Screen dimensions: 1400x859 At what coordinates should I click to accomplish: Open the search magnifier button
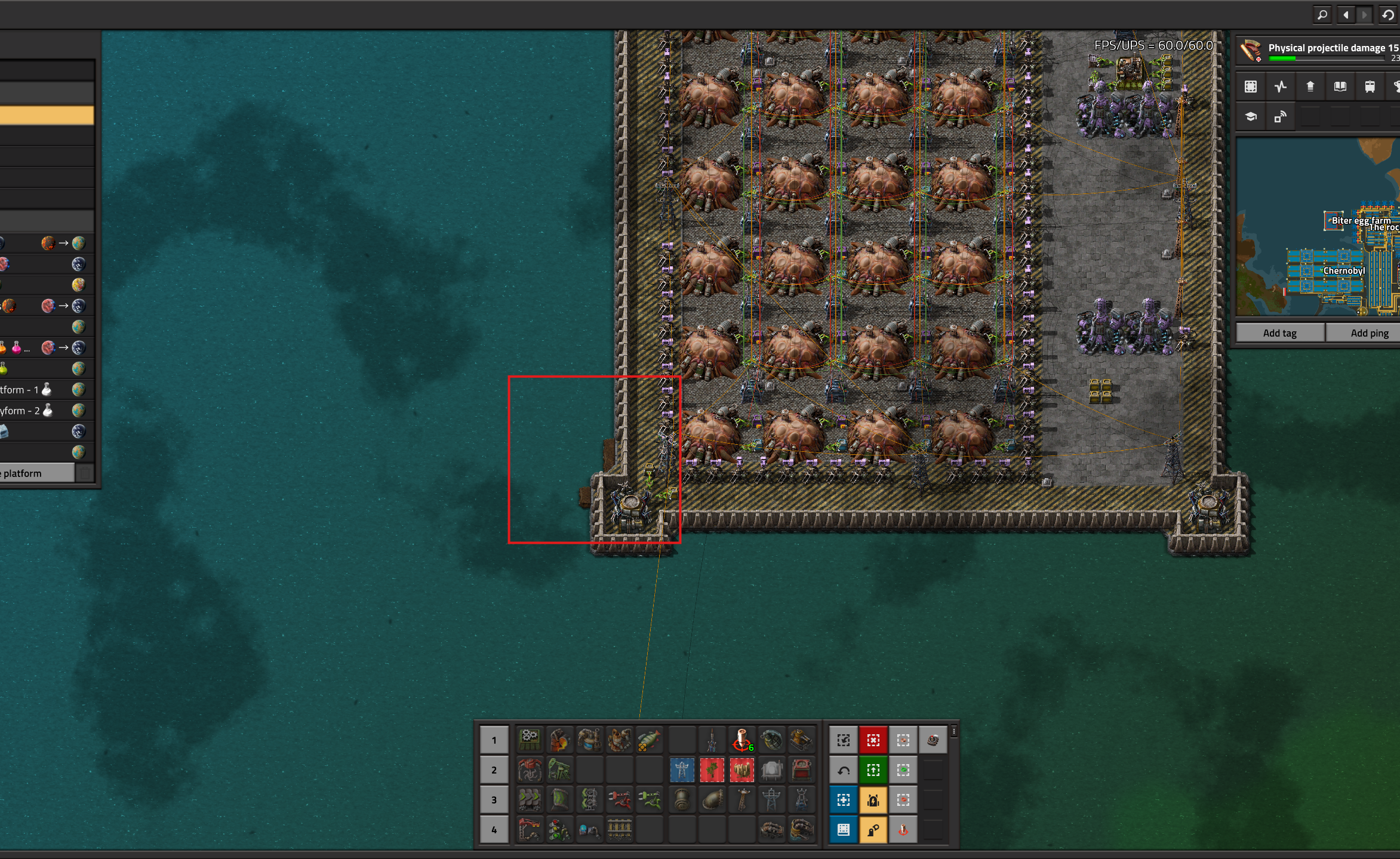pos(1322,15)
